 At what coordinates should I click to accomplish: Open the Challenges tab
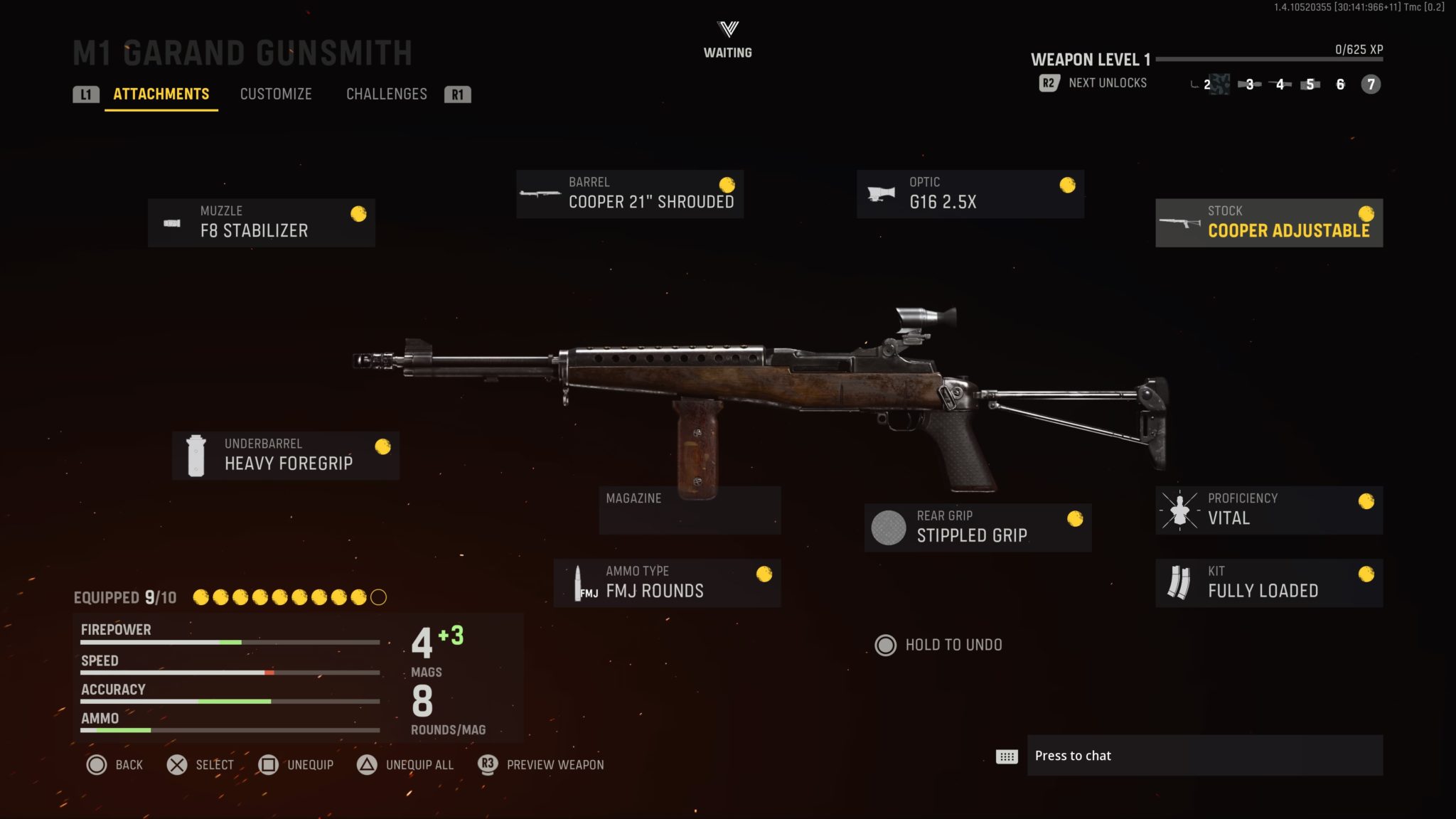pos(386,94)
